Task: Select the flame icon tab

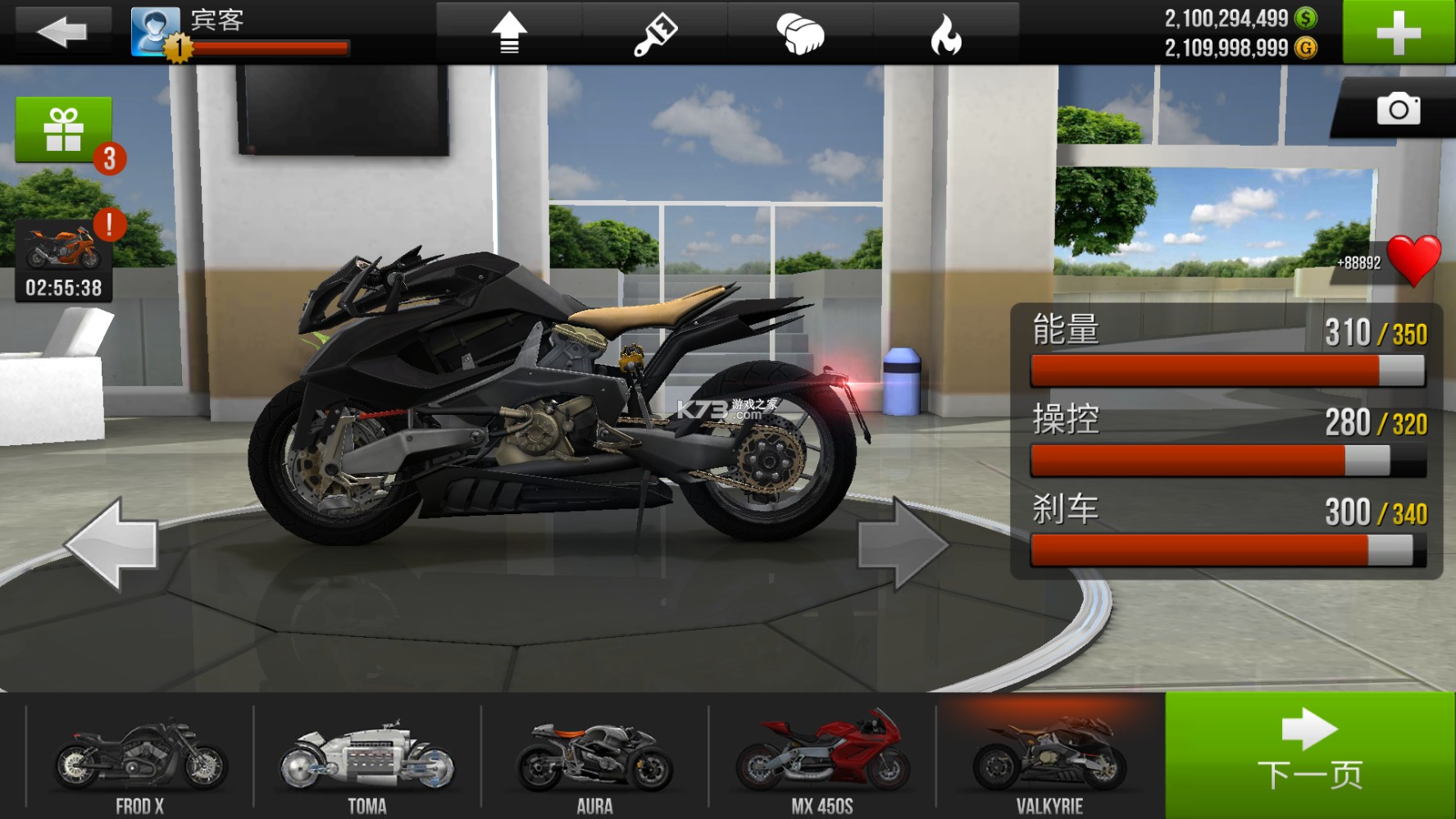Action: 946,33
